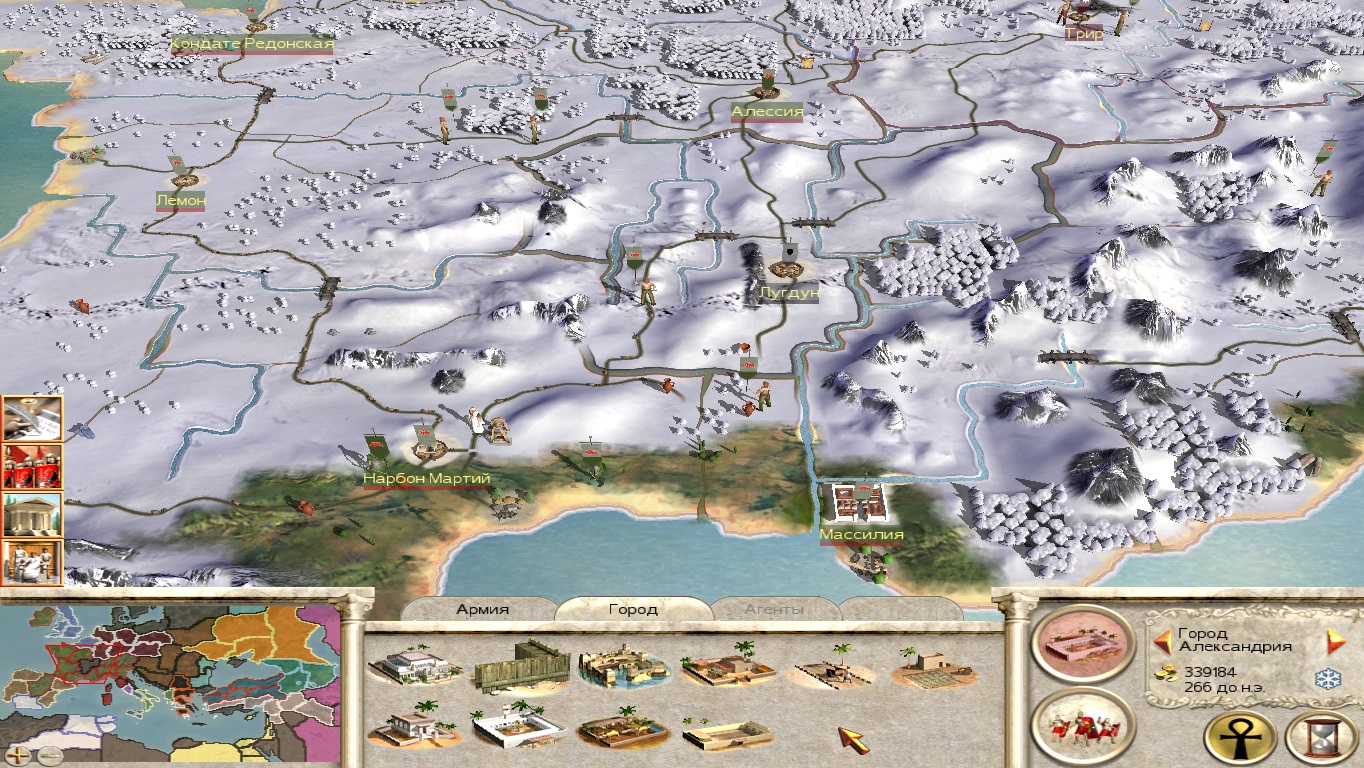Select the harbor port building
Viewport: 1364px width, 768px height.
(x=624, y=666)
